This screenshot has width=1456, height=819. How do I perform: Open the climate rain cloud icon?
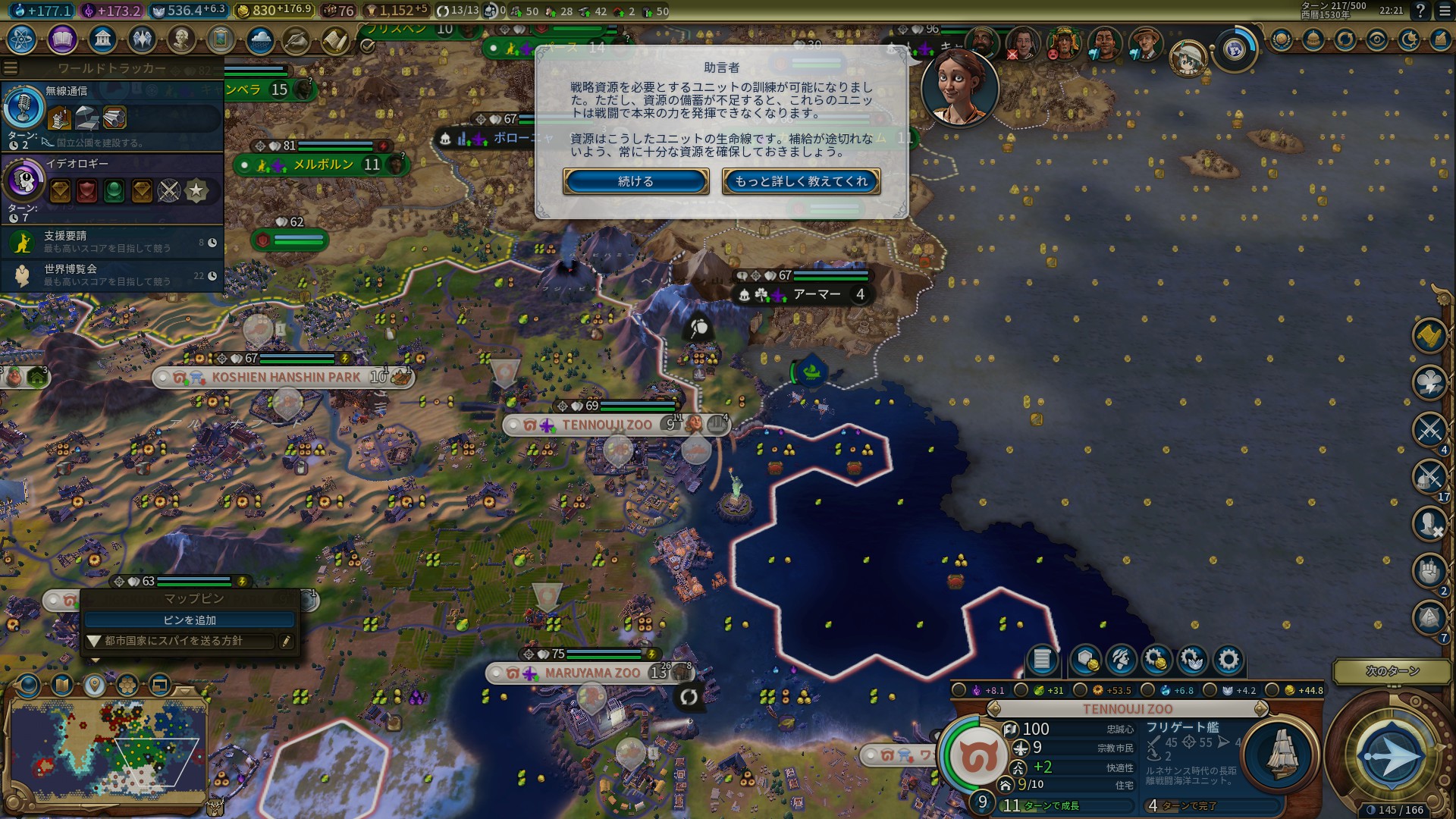tap(260, 39)
